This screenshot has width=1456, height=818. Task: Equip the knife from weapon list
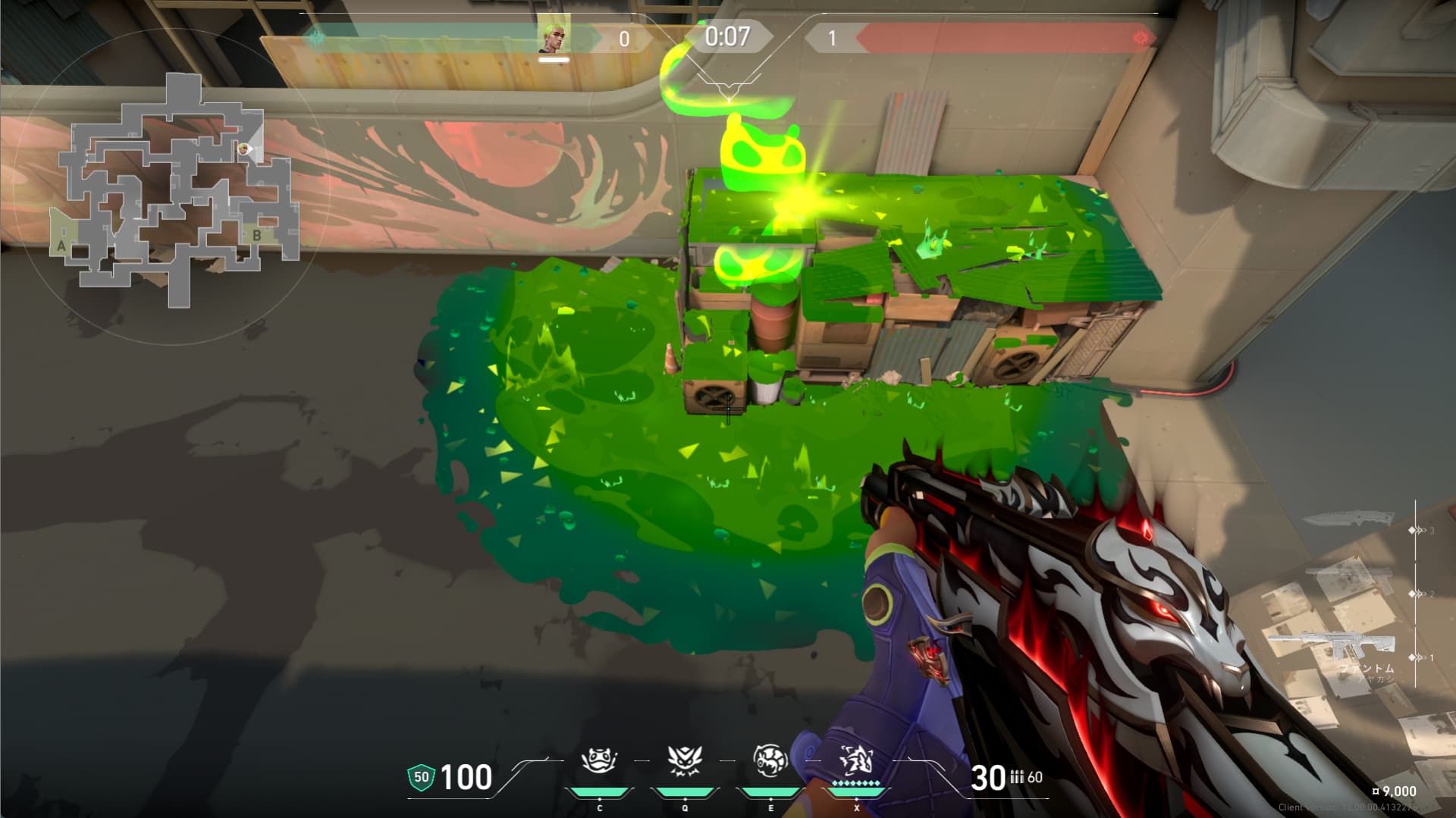tap(1348, 519)
